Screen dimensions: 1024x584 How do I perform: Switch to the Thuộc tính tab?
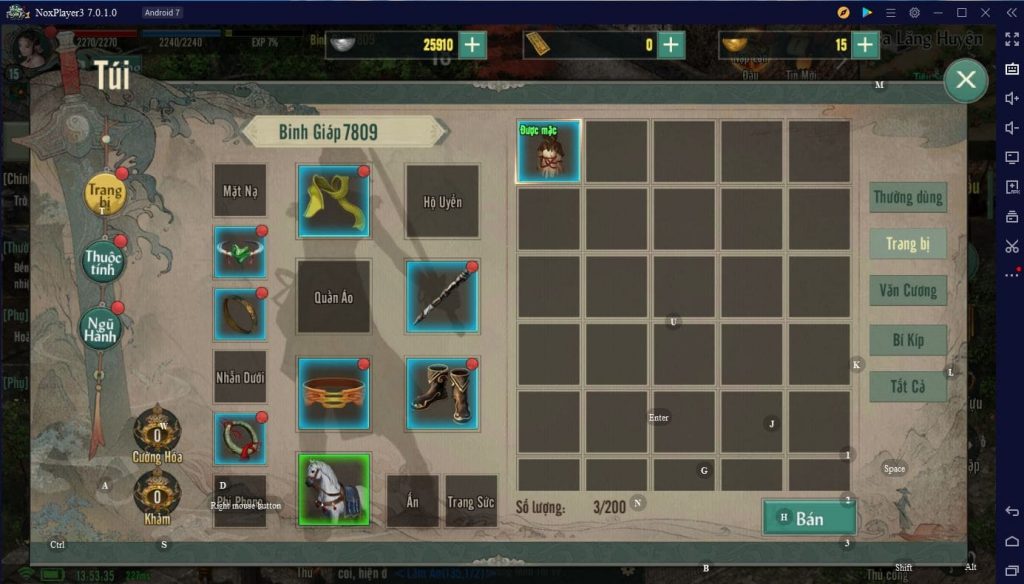click(103, 261)
